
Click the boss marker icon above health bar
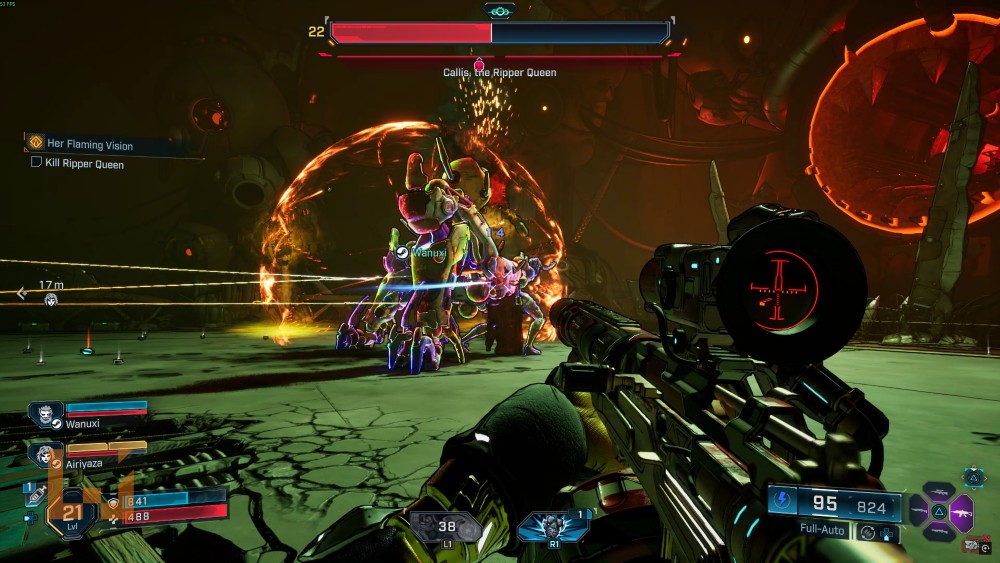(500, 11)
